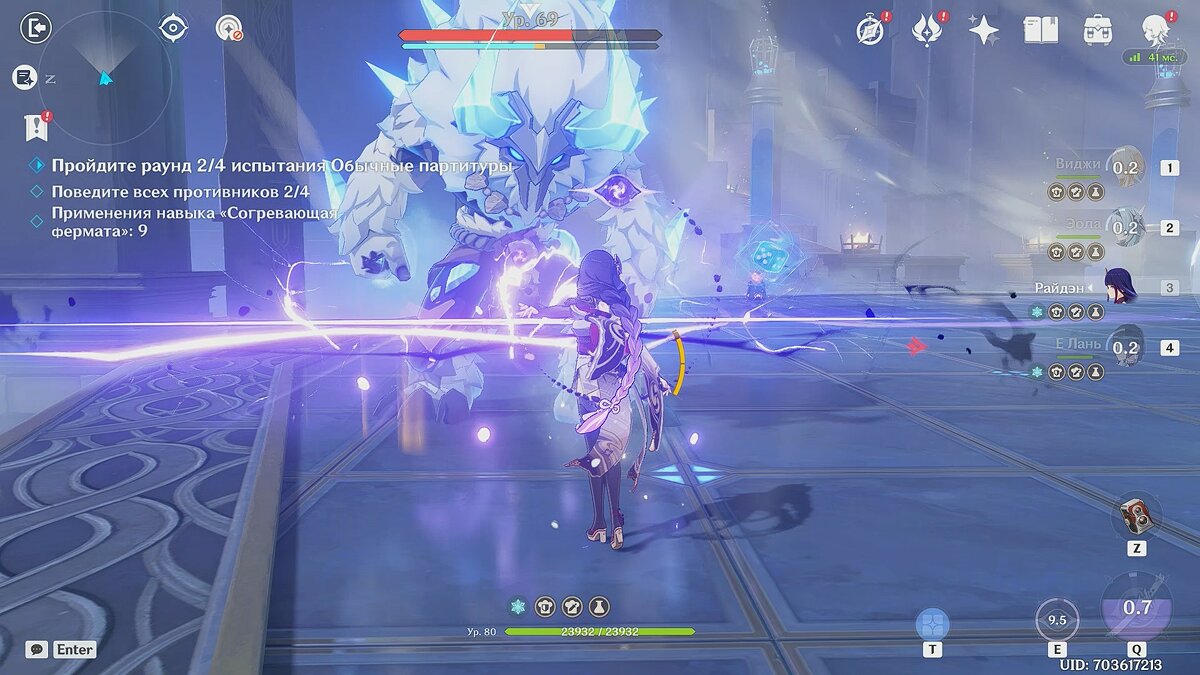This screenshot has width=1200, height=675.
Task: Open the compass events icon
Action: point(871,30)
